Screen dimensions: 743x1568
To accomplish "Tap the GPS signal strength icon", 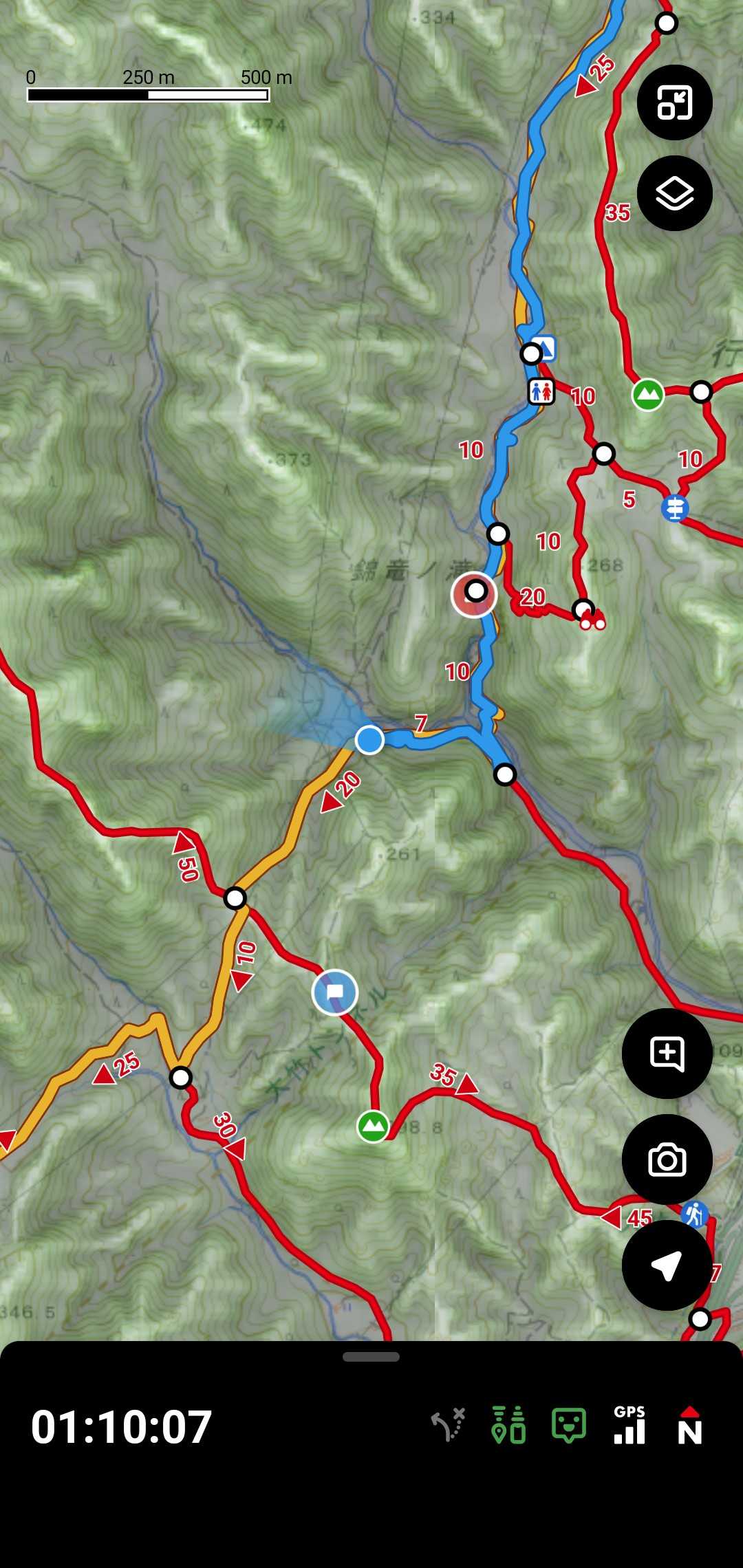I will tap(629, 1425).
